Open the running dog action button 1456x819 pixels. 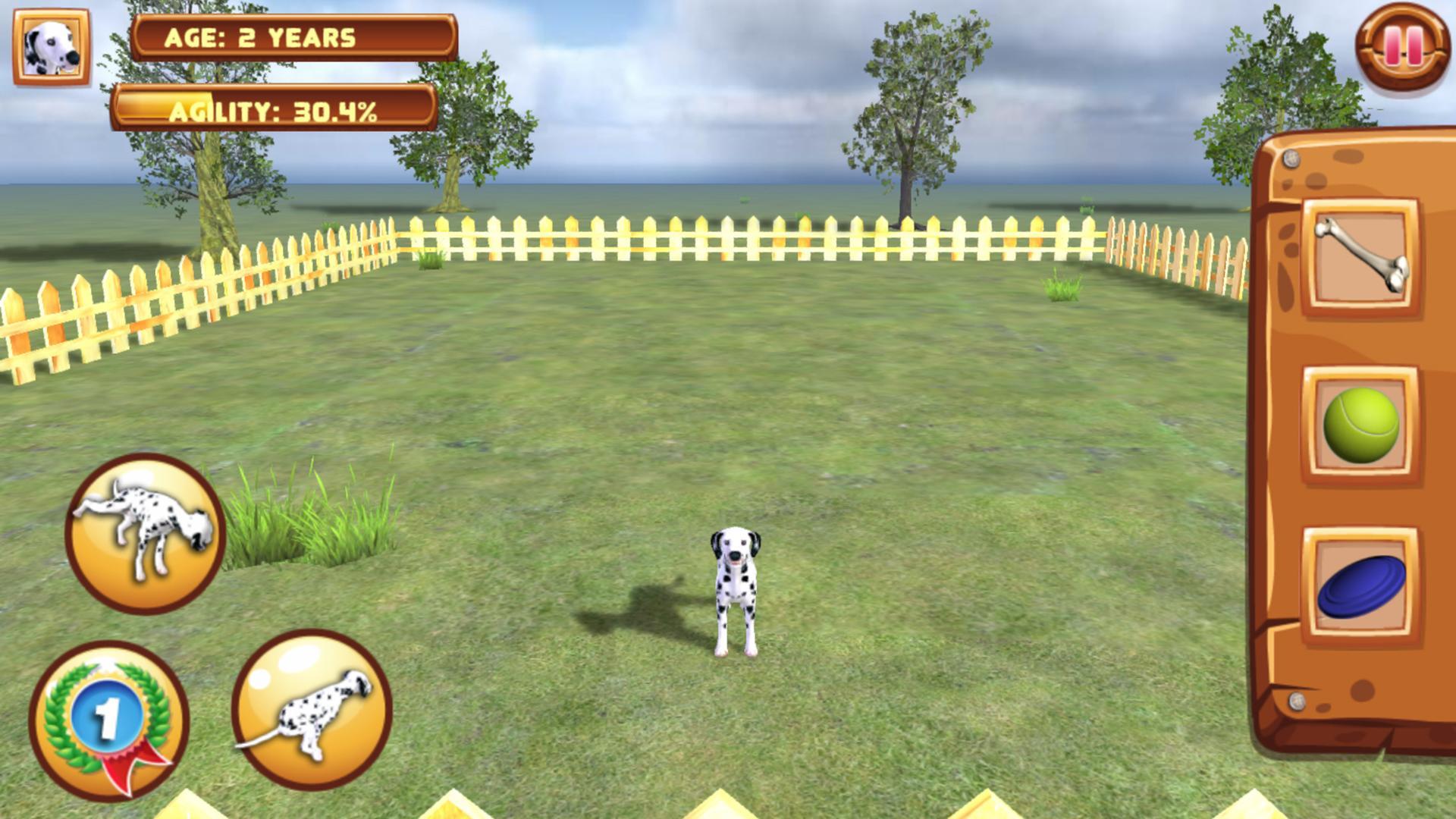312,717
